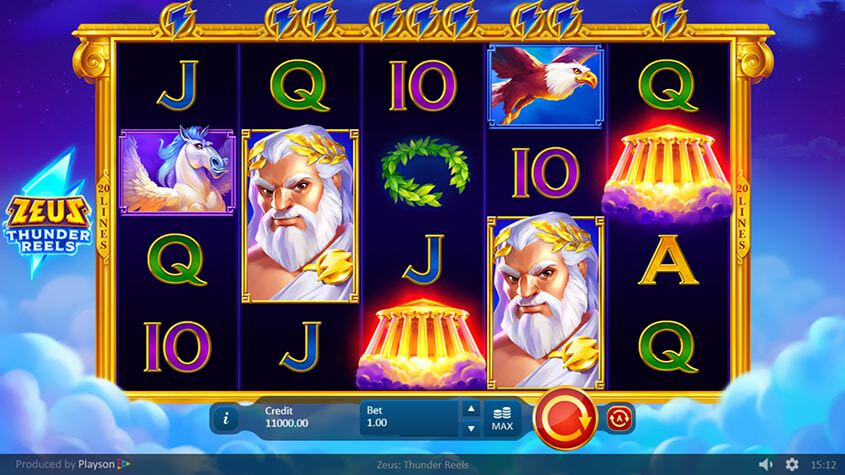Decrease the bet with the down arrow
Image resolution: width=845 pixels, height=475 pixels.
tap(471, 429)
